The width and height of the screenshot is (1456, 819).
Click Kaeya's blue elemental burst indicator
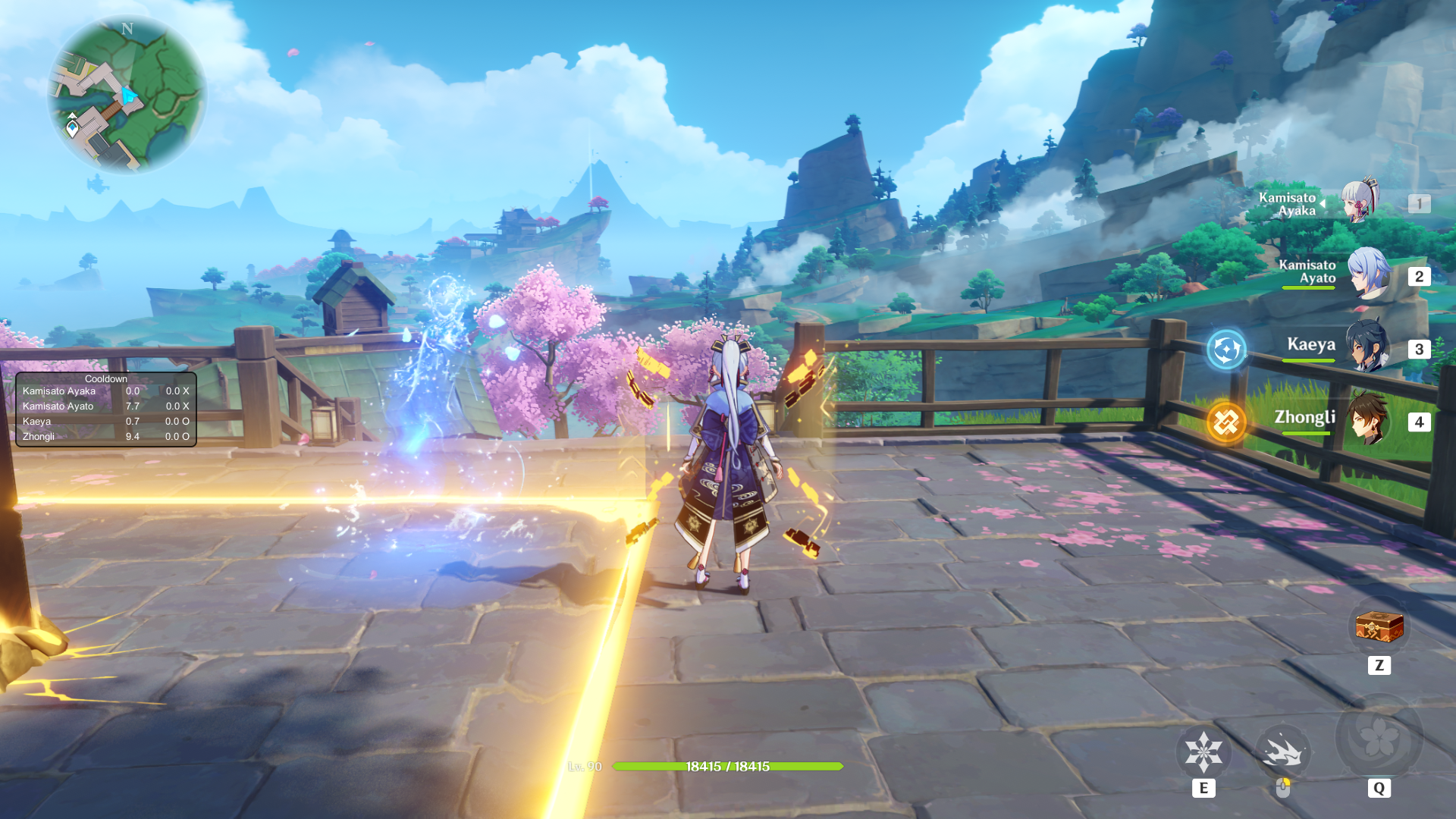tap(1226, 350)
